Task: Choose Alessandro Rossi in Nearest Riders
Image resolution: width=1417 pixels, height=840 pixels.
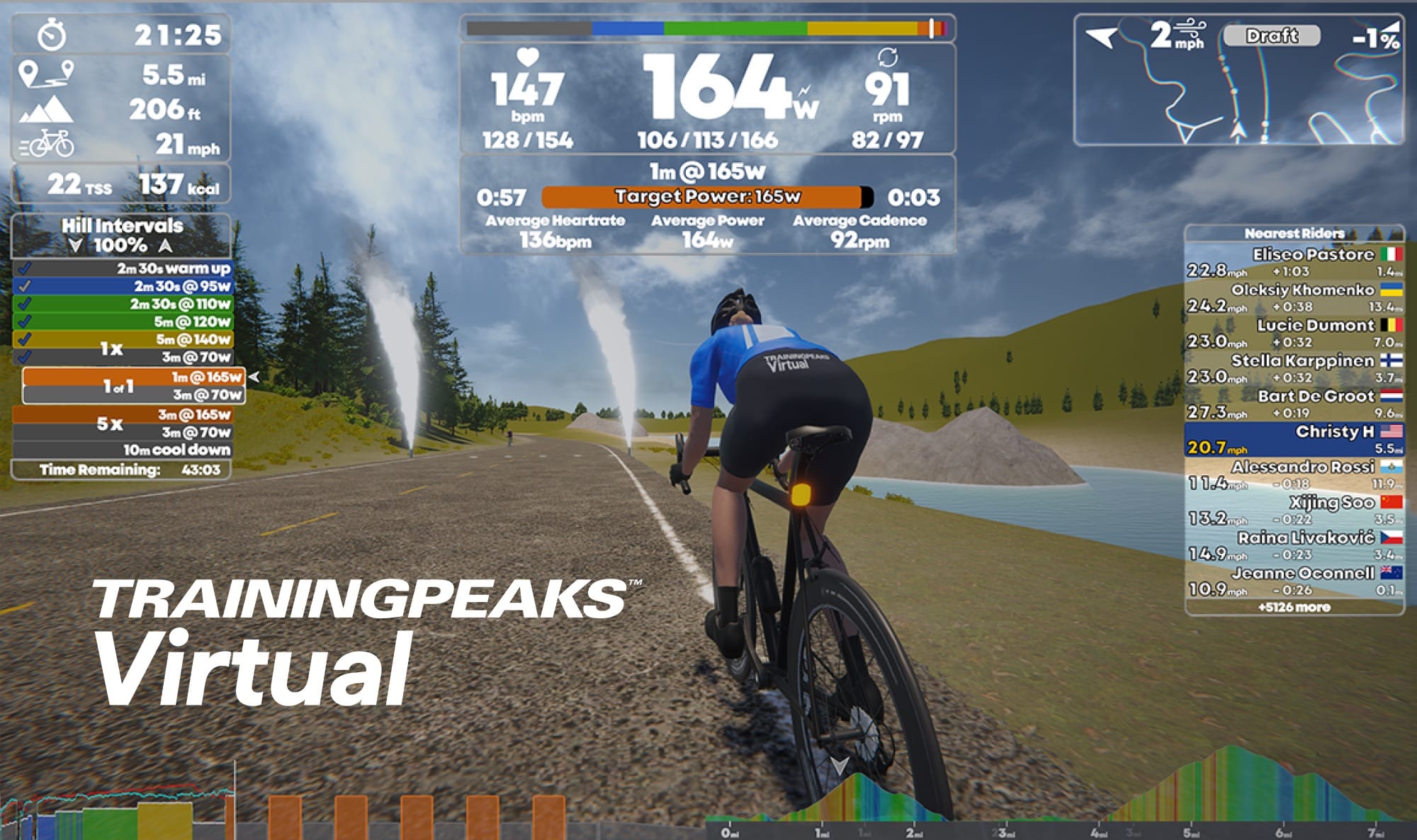Action: [x=1294, y=475]
